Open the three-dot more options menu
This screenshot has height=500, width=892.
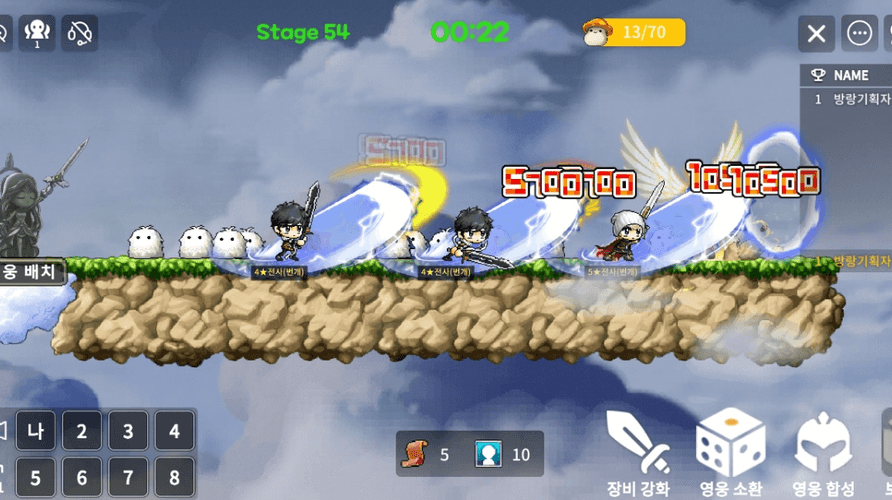click(859, 33)
